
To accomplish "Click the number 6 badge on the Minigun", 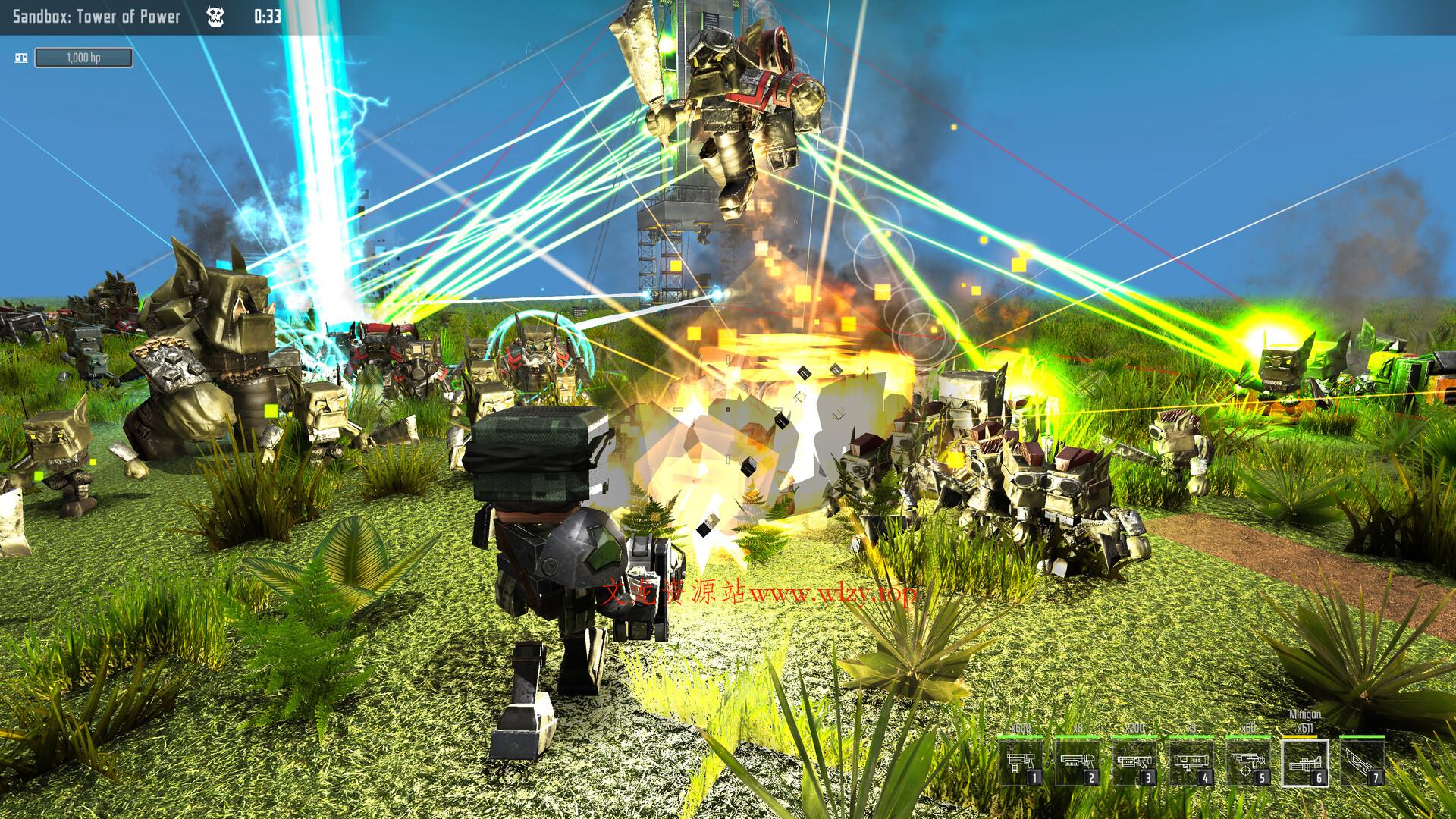I will click(x=1319, y=777).
